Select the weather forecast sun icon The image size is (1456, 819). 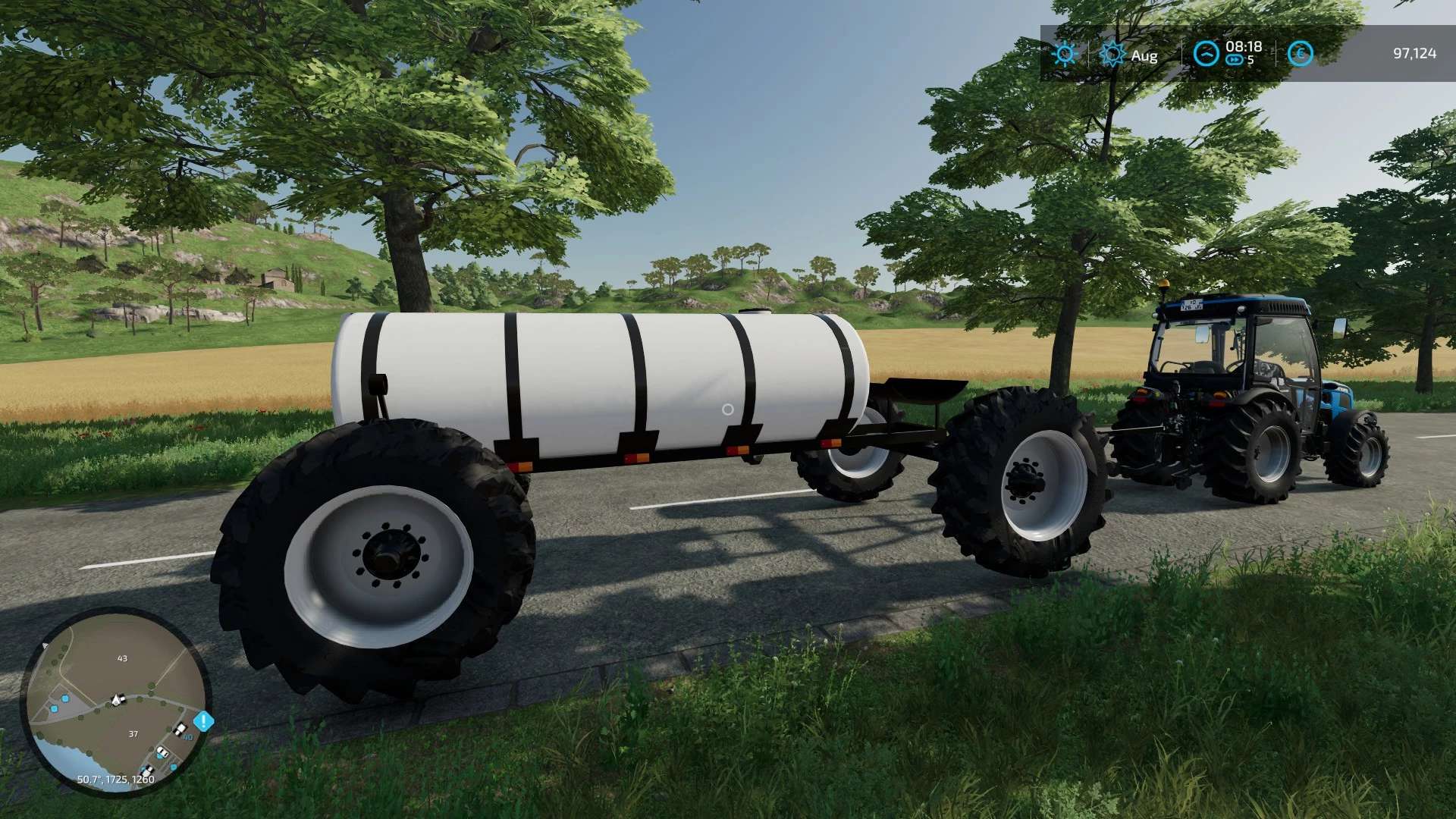pos(1112,53)
